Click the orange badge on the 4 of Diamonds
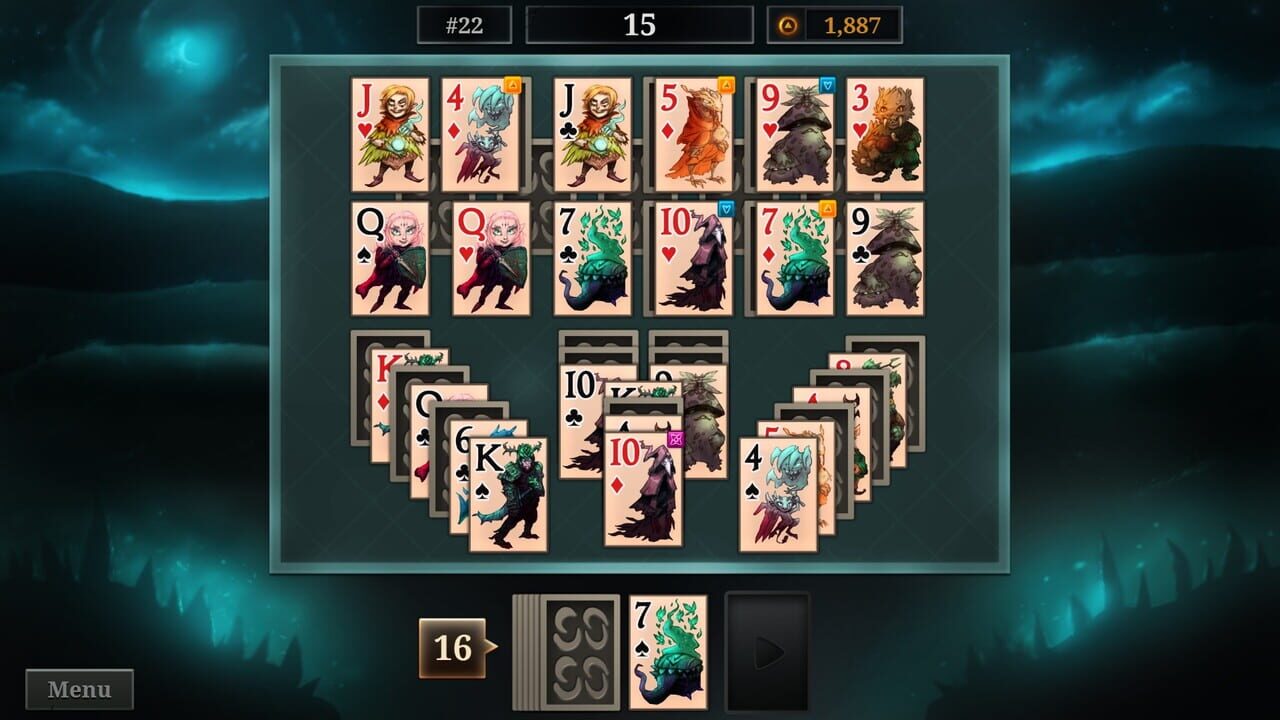 (x=514, y=85)
